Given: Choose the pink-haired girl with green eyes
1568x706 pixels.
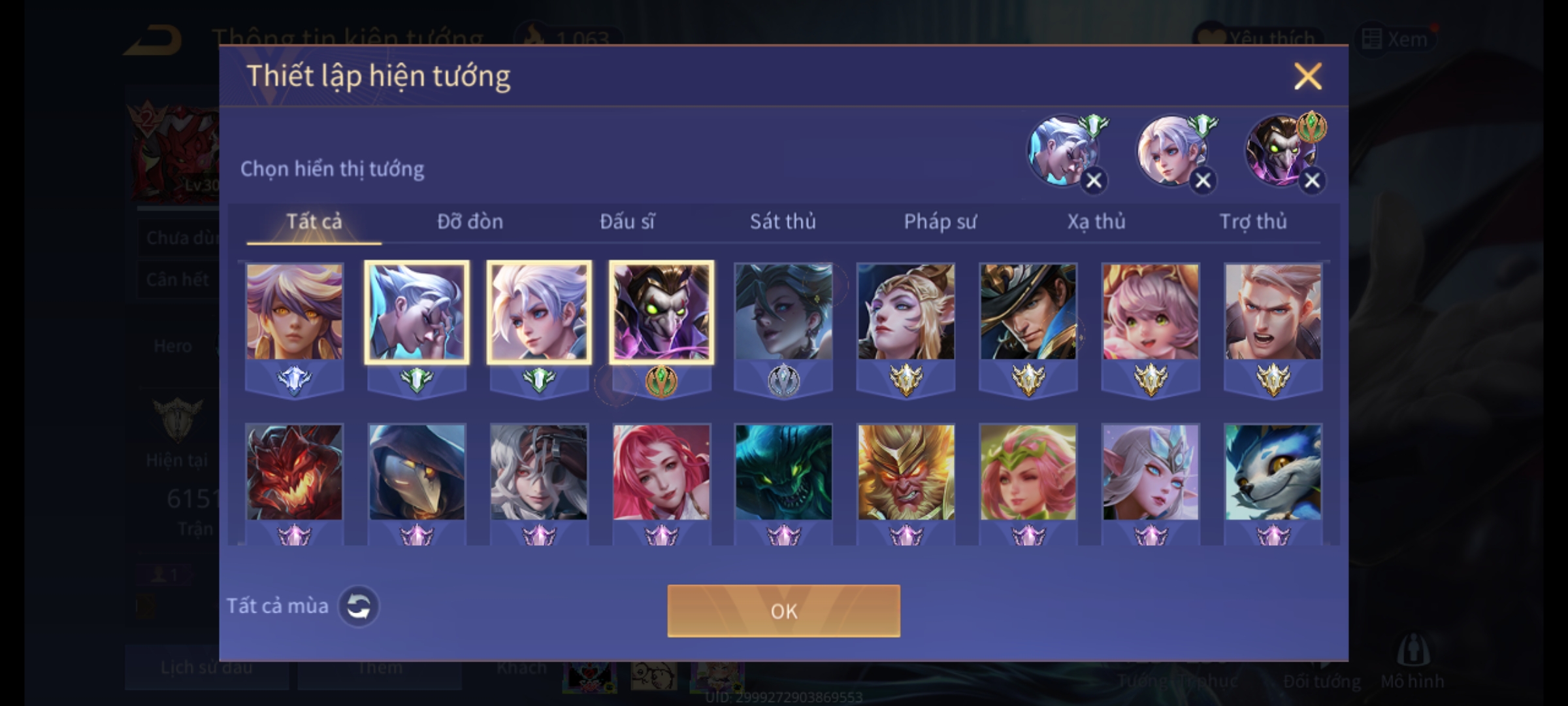Looking at the screenshot, I should [x=1151, y=312].
